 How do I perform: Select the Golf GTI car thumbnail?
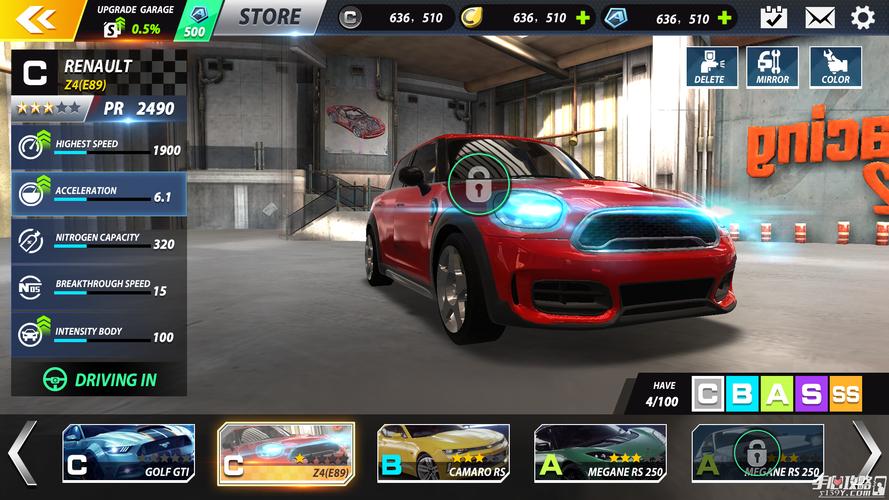pyautogui.click(x=128, y=453)
